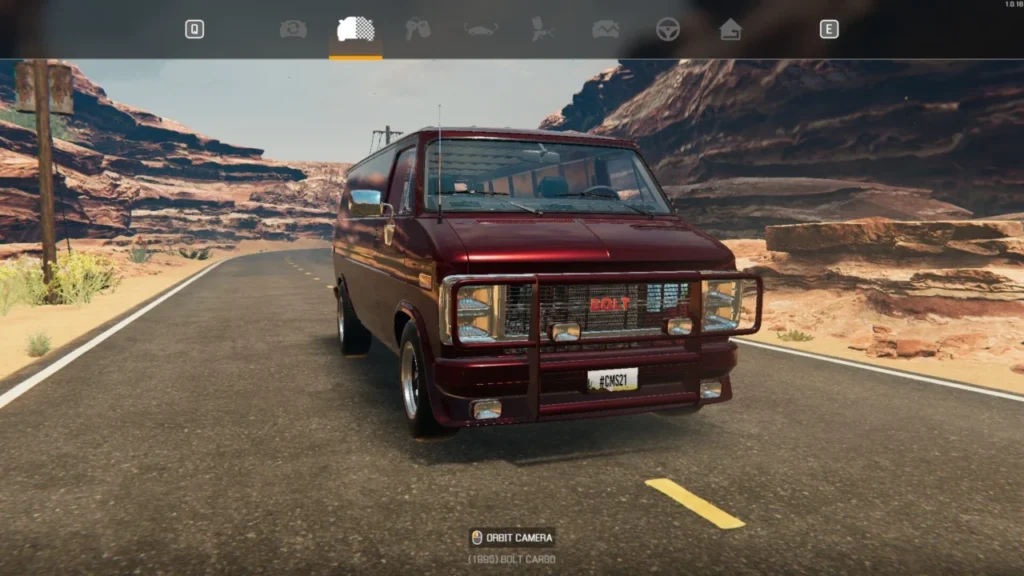The height and width of the screenshot is (576, 1024).
Task: Open the car silhouette tab
Action: coord(481,30)
